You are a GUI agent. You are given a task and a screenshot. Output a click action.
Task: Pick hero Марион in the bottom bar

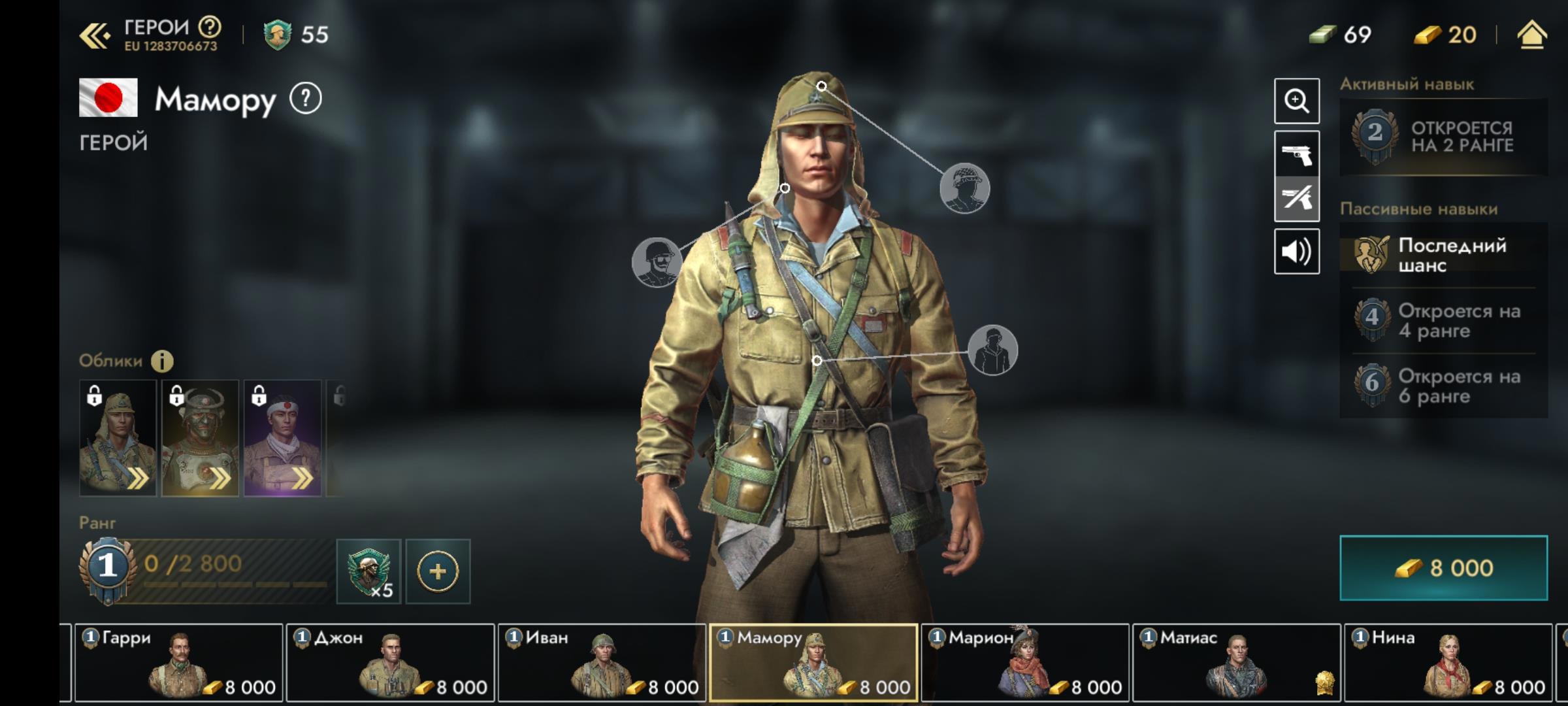1024,662
